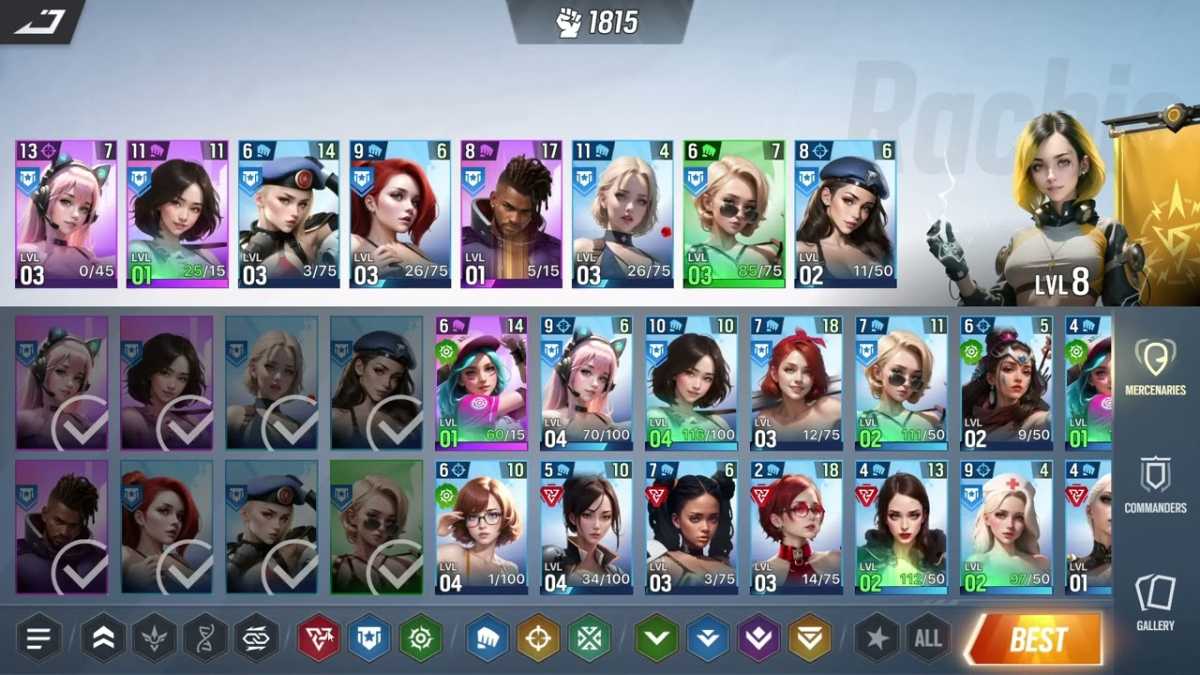This screenshot has height=675, width=1200.
Task: Sort by the double up-chevron icon
Action: tap(103, 638)
